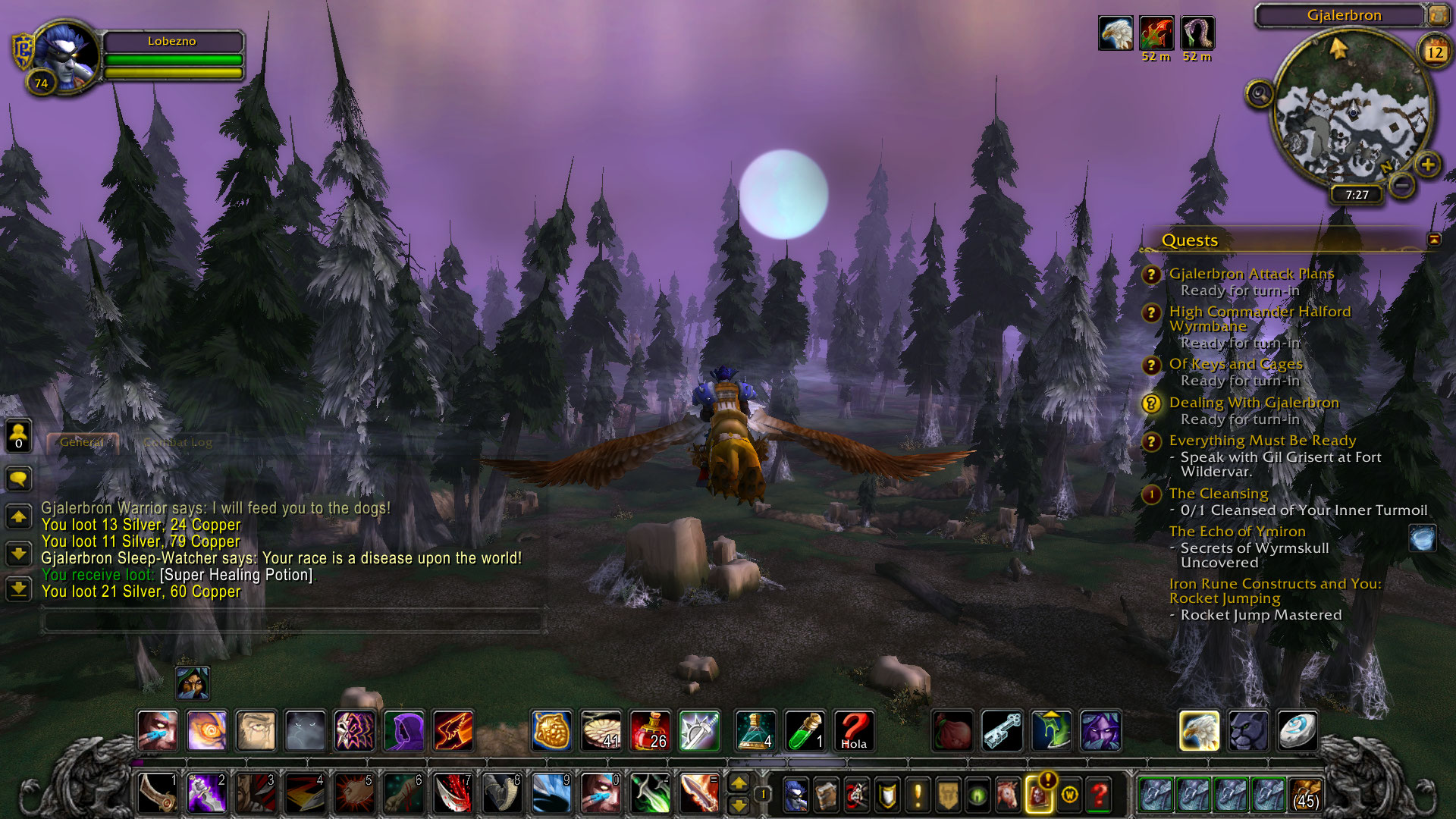Open the red question mark help button
The width and height of the screenshot is (1456, 819).
pyautogui.click(x=1099, y=795)
